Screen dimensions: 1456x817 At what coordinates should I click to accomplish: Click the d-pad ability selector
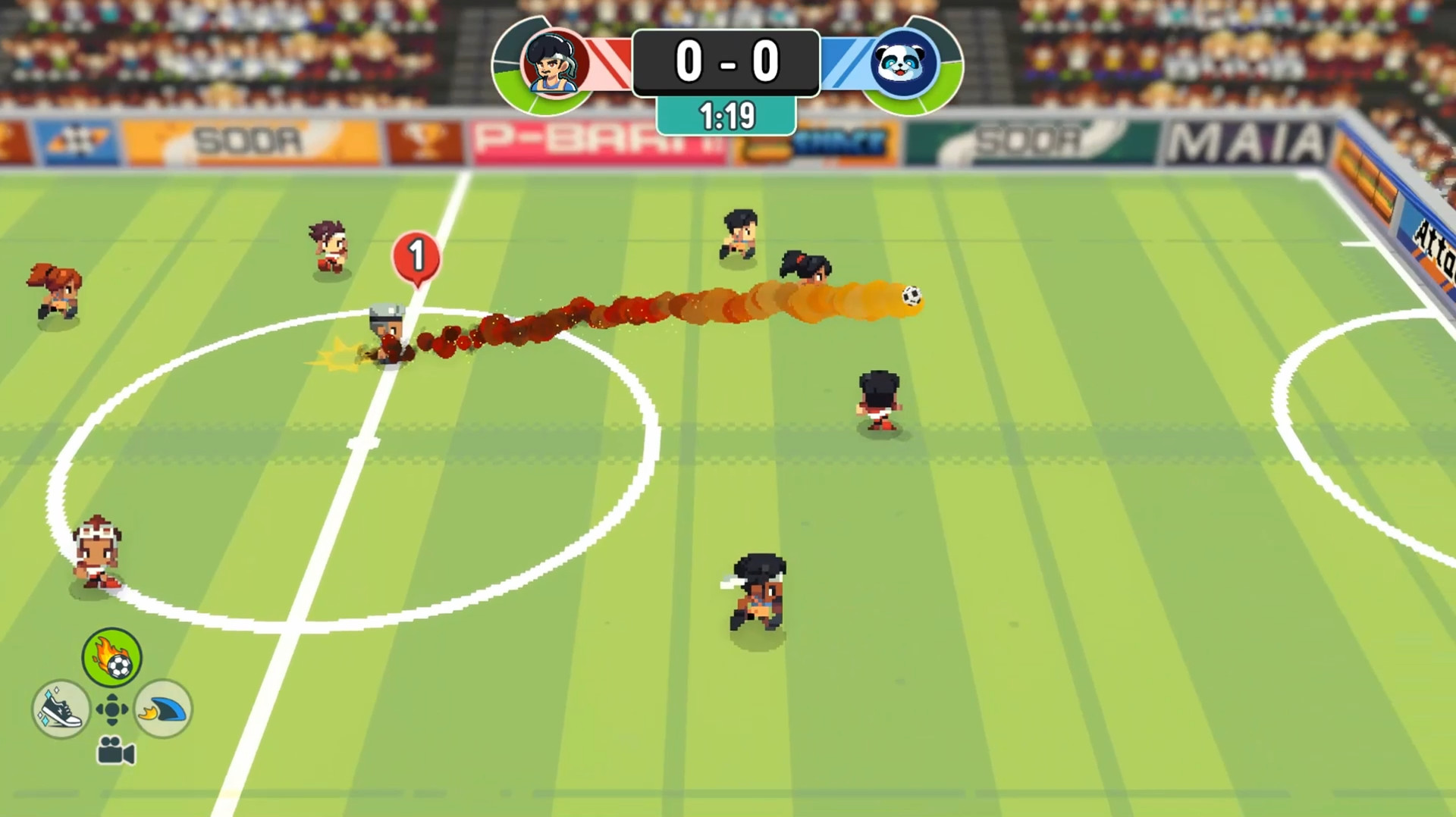(x=112, y=711)
